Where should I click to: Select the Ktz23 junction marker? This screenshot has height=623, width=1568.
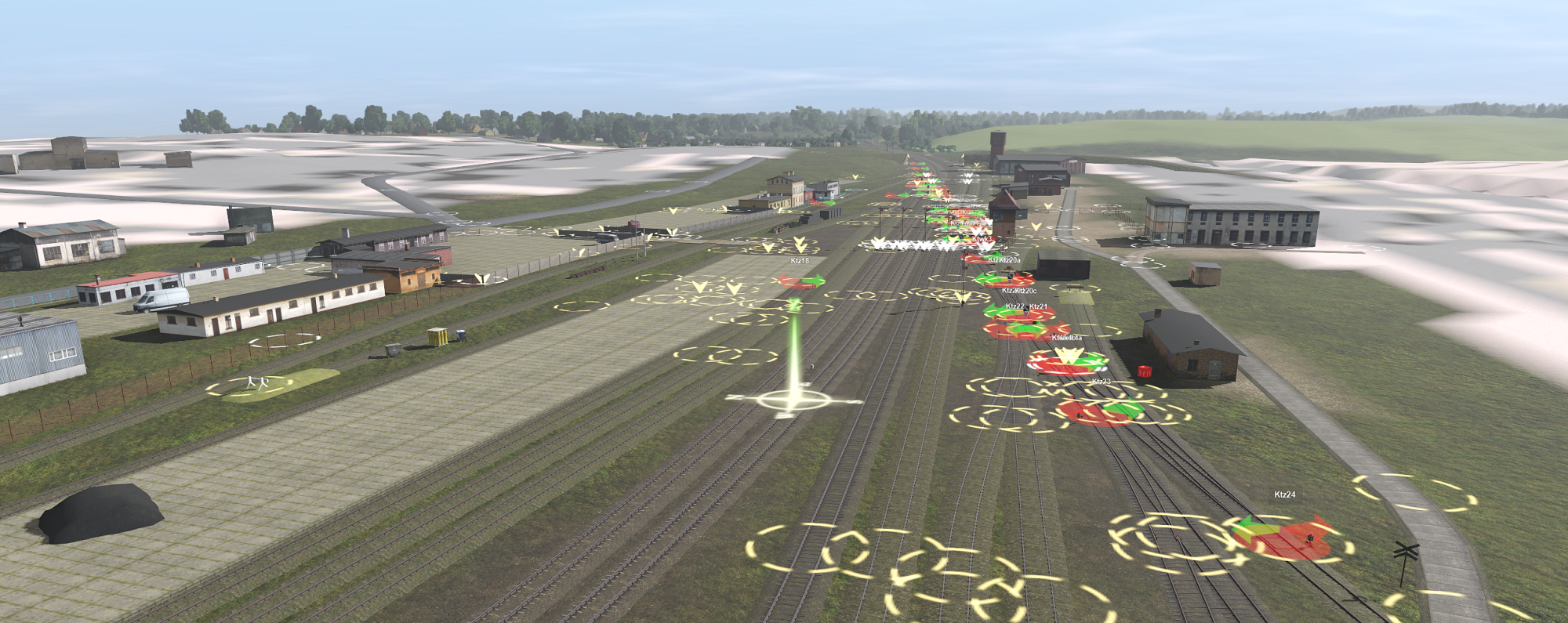tap(1102, 411)
